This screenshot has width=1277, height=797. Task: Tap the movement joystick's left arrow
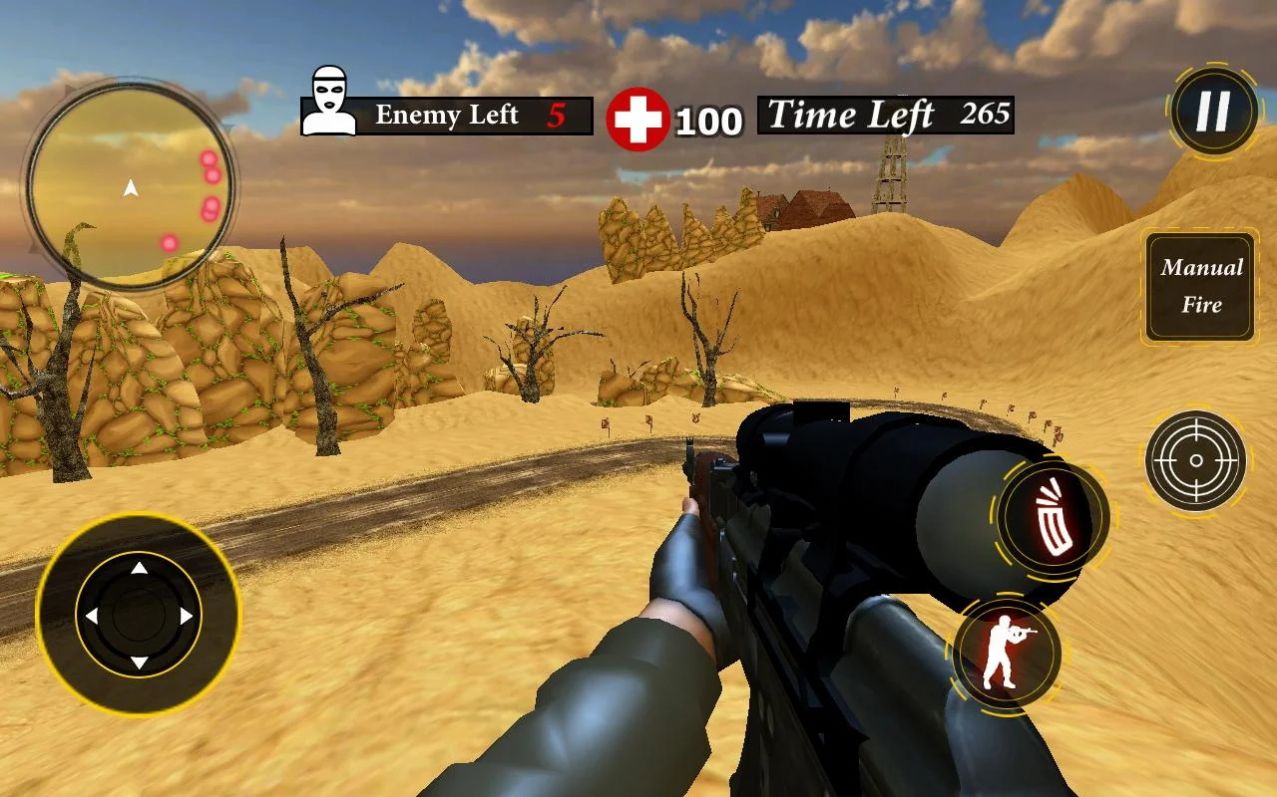[x=92, y=616]
